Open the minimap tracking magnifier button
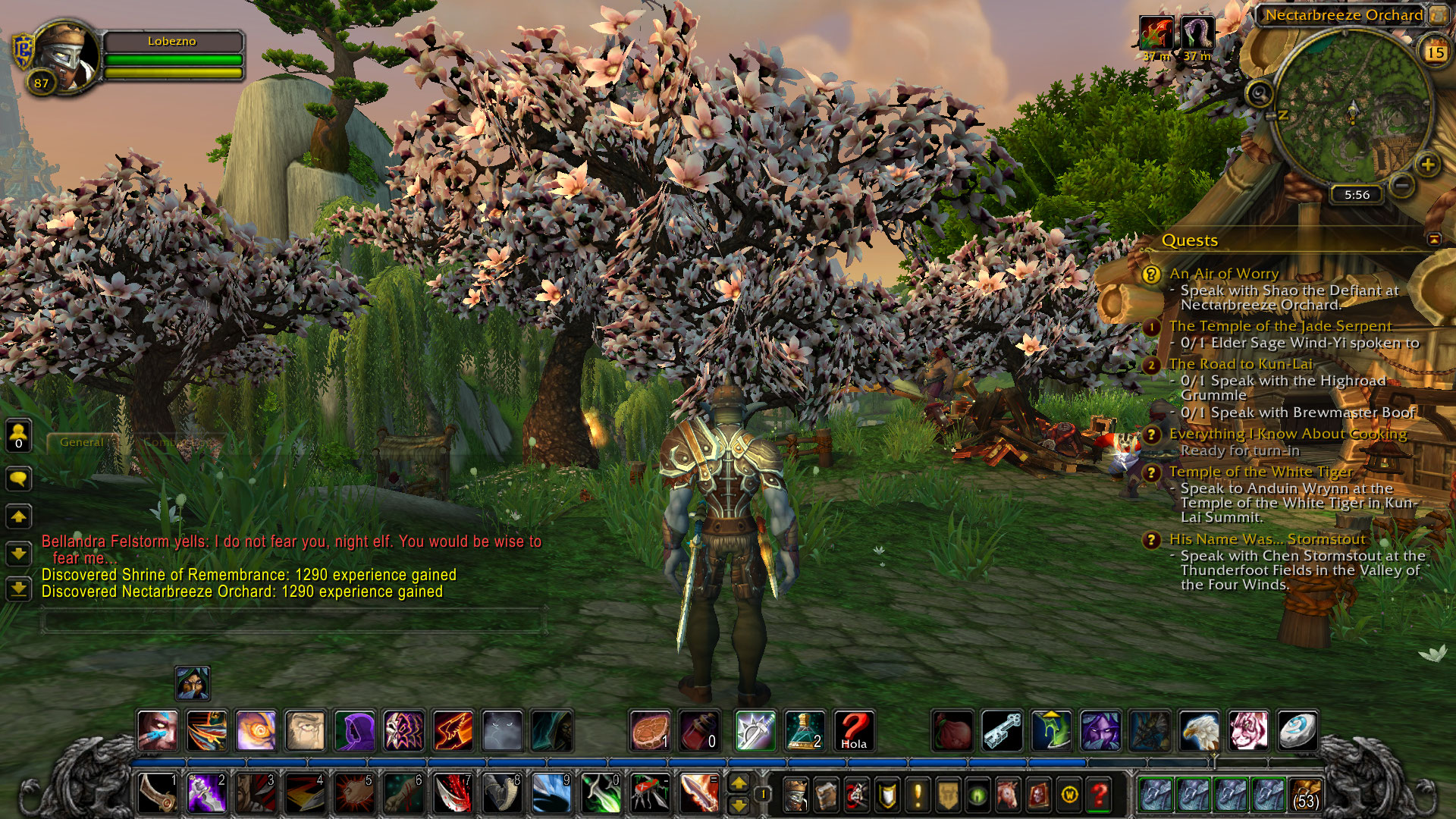 tap(1260, 95)
